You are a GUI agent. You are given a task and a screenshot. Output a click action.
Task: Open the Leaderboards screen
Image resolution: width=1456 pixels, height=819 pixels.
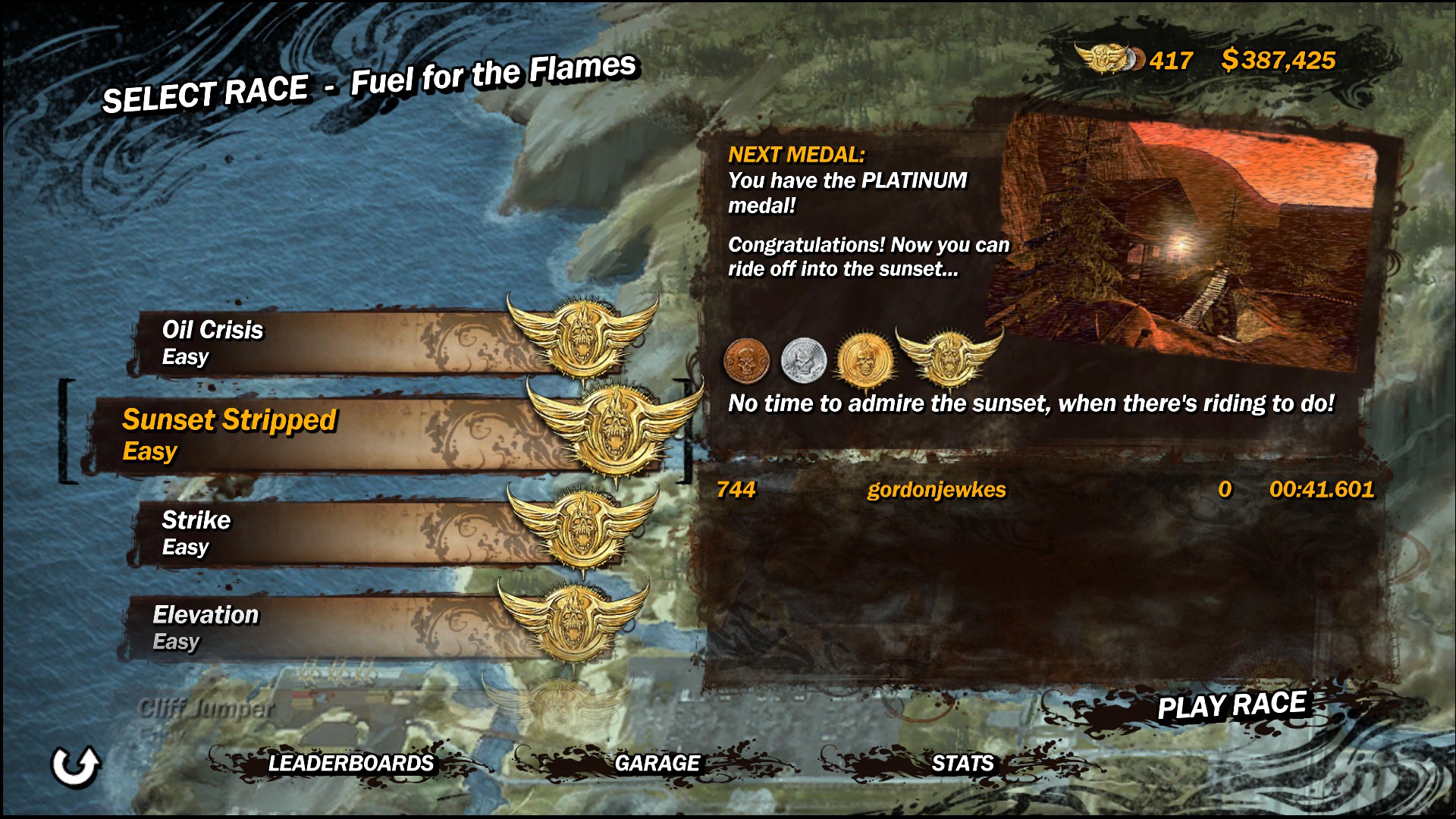(350, 763)
